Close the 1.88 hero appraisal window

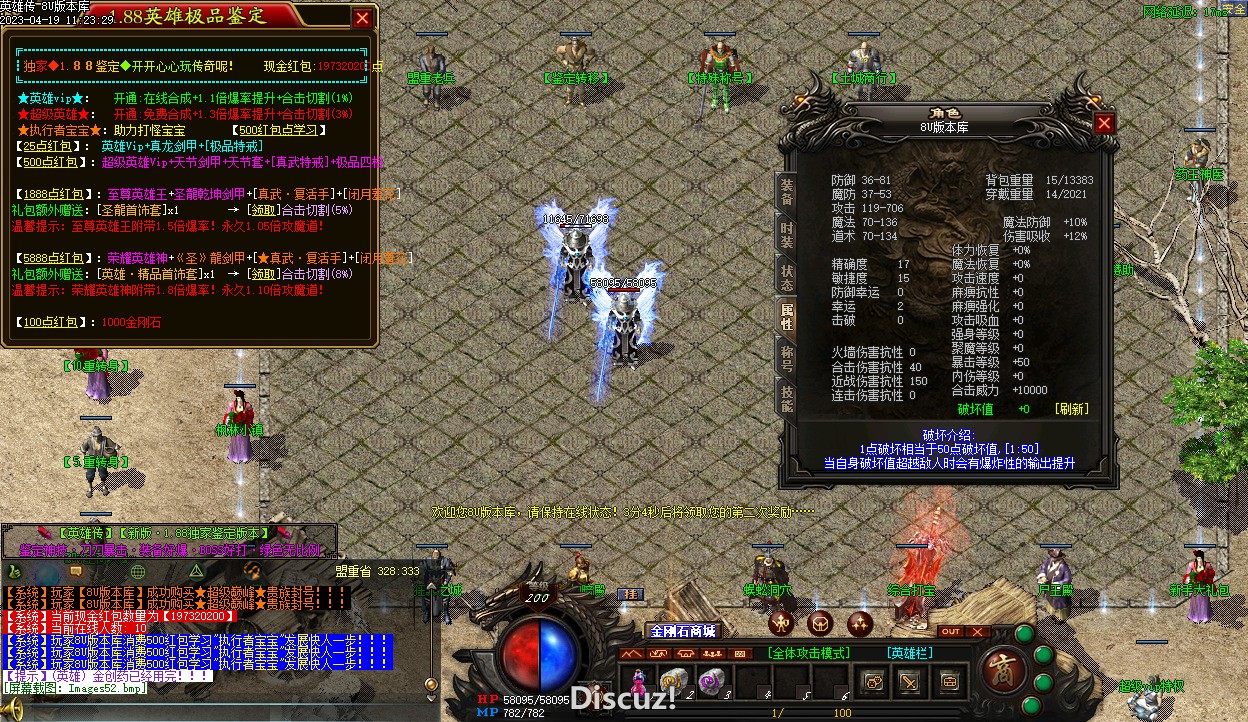click(363, 18)
